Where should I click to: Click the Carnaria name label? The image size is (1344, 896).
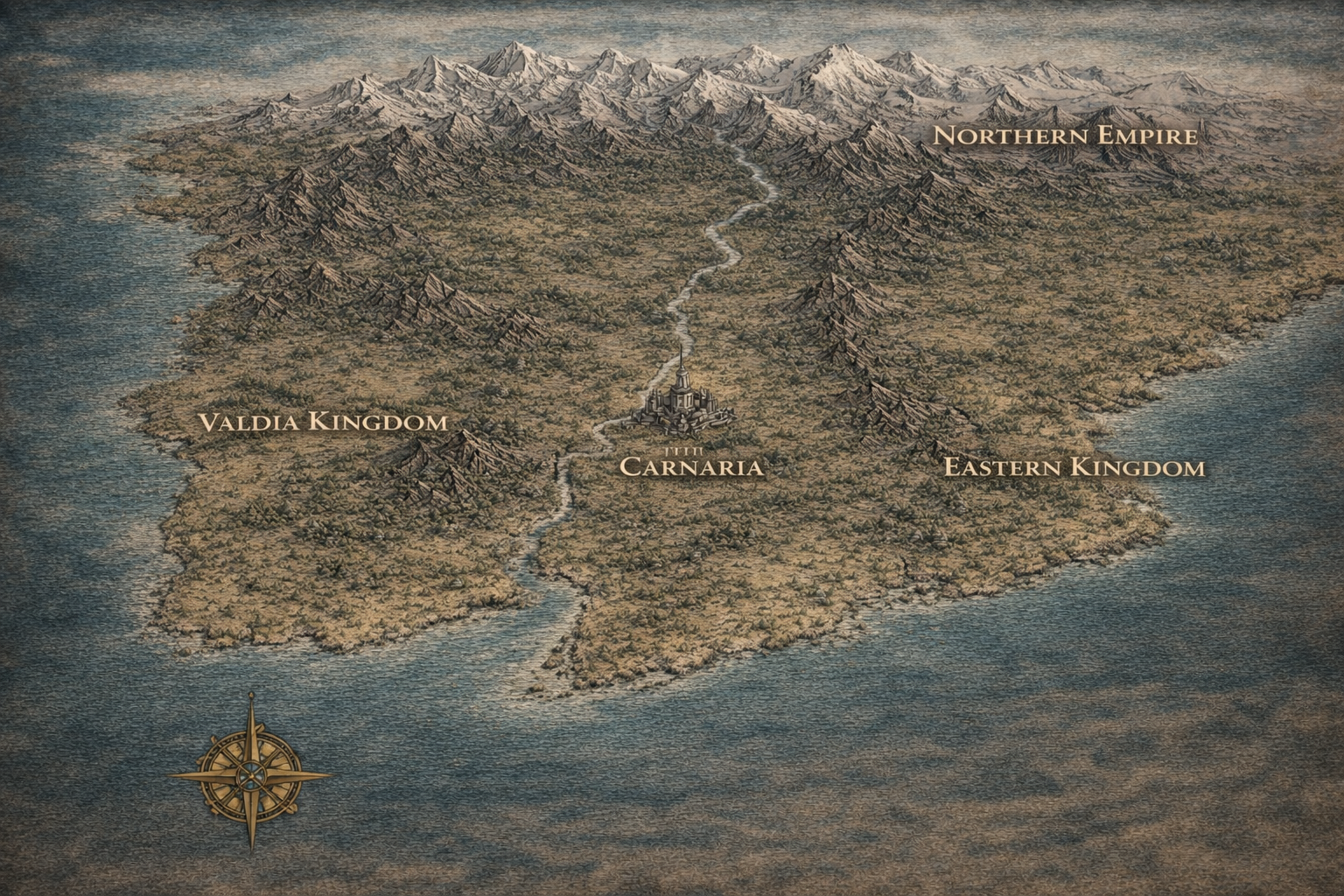691,467
